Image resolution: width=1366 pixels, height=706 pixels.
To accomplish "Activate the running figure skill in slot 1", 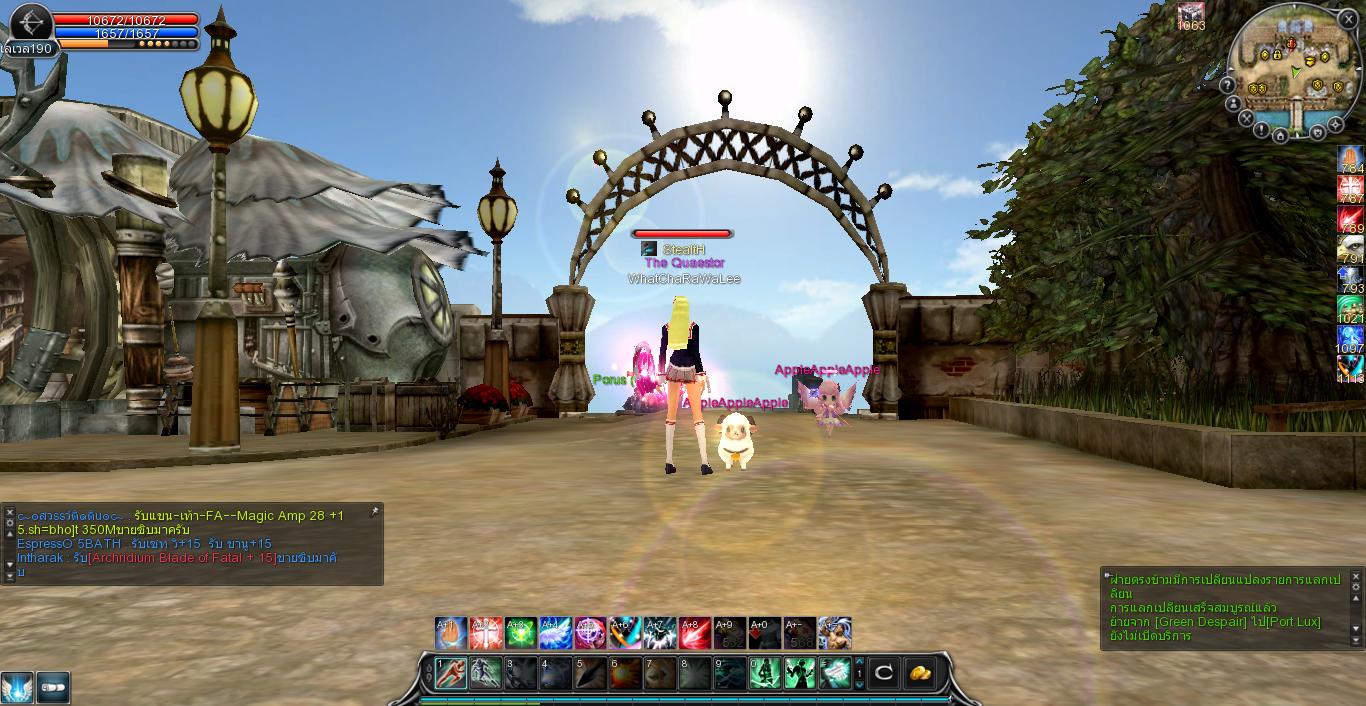I will [x=451, y=673].
